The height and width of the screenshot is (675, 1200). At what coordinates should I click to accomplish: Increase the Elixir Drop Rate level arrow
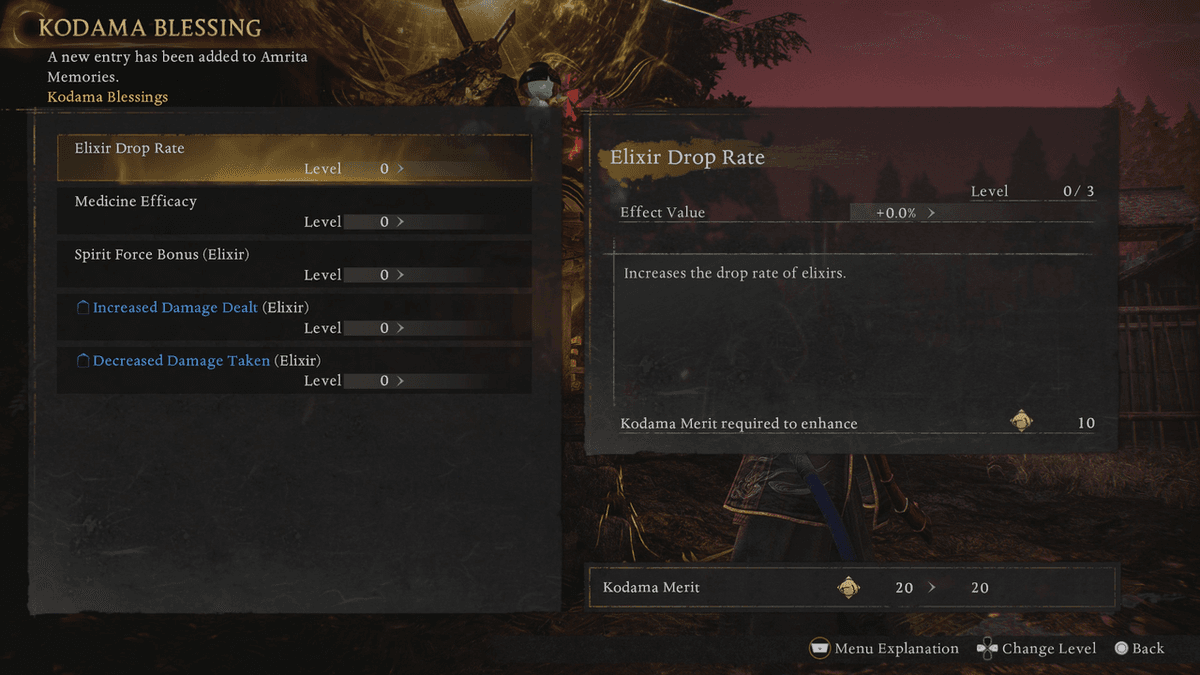click(x=401, y=169)
